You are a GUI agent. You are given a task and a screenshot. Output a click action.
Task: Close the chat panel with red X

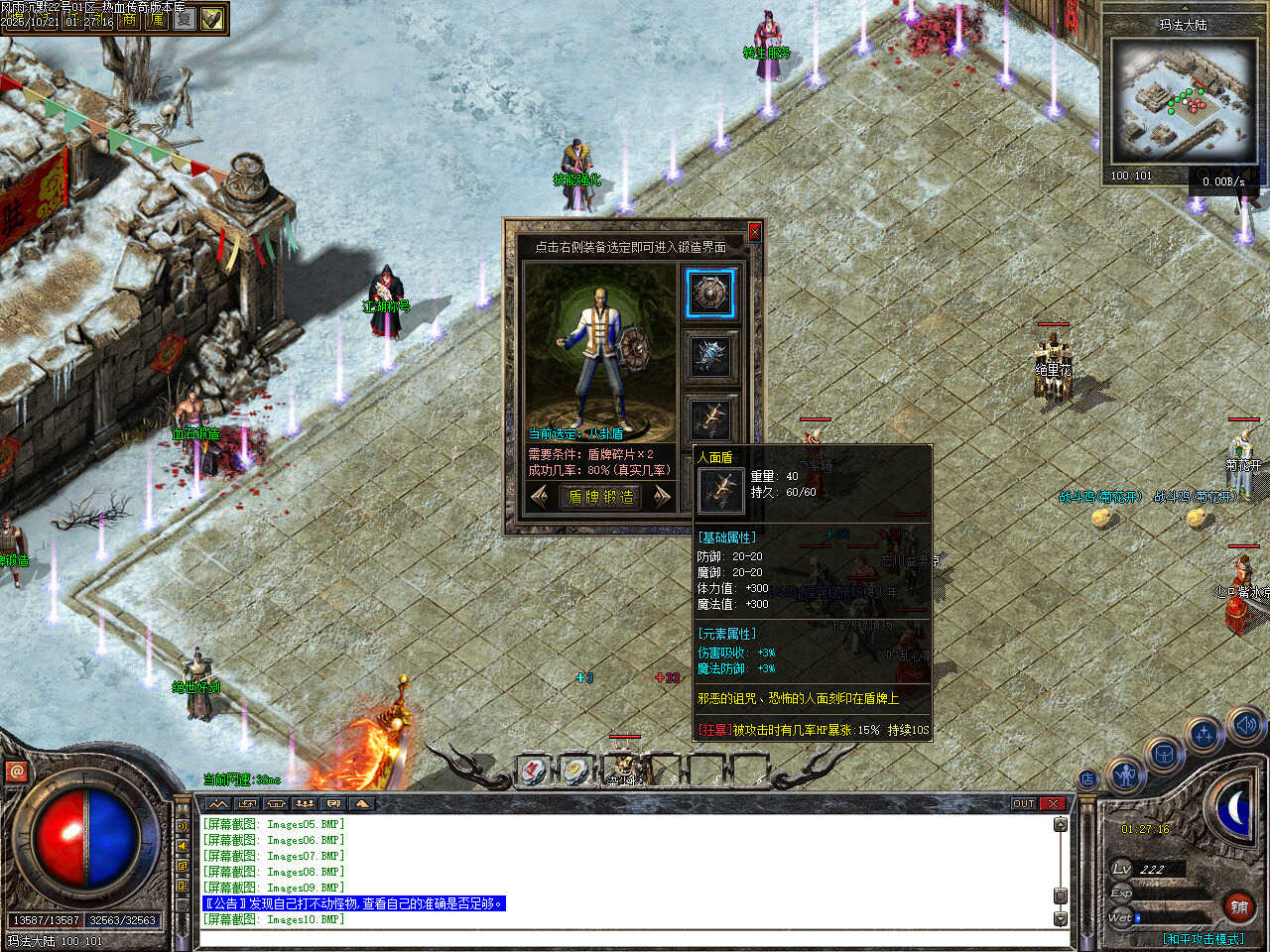click(x=1053, y=803)
